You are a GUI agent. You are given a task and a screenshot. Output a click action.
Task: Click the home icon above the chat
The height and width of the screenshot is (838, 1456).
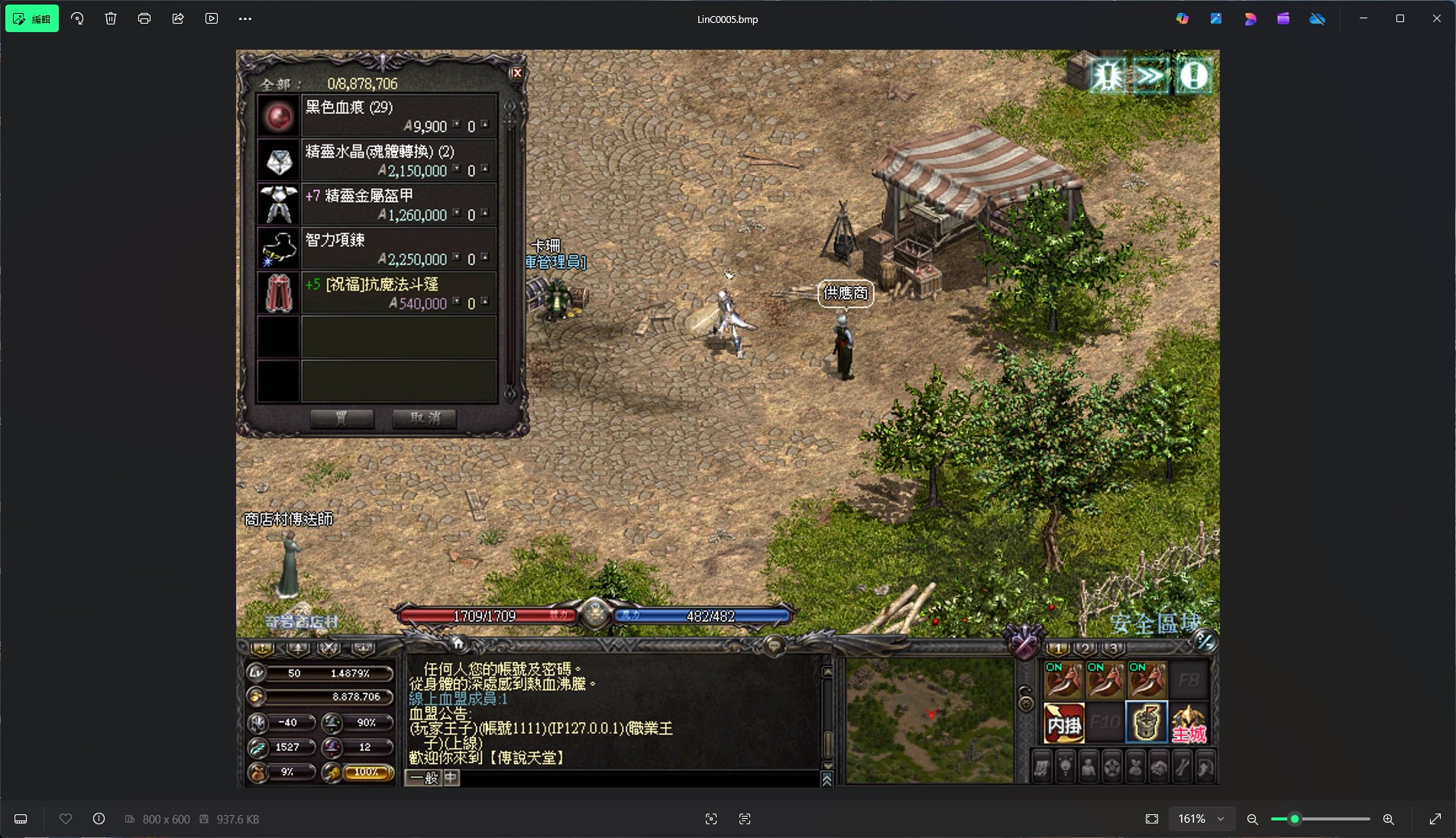(x=458, y=643)
